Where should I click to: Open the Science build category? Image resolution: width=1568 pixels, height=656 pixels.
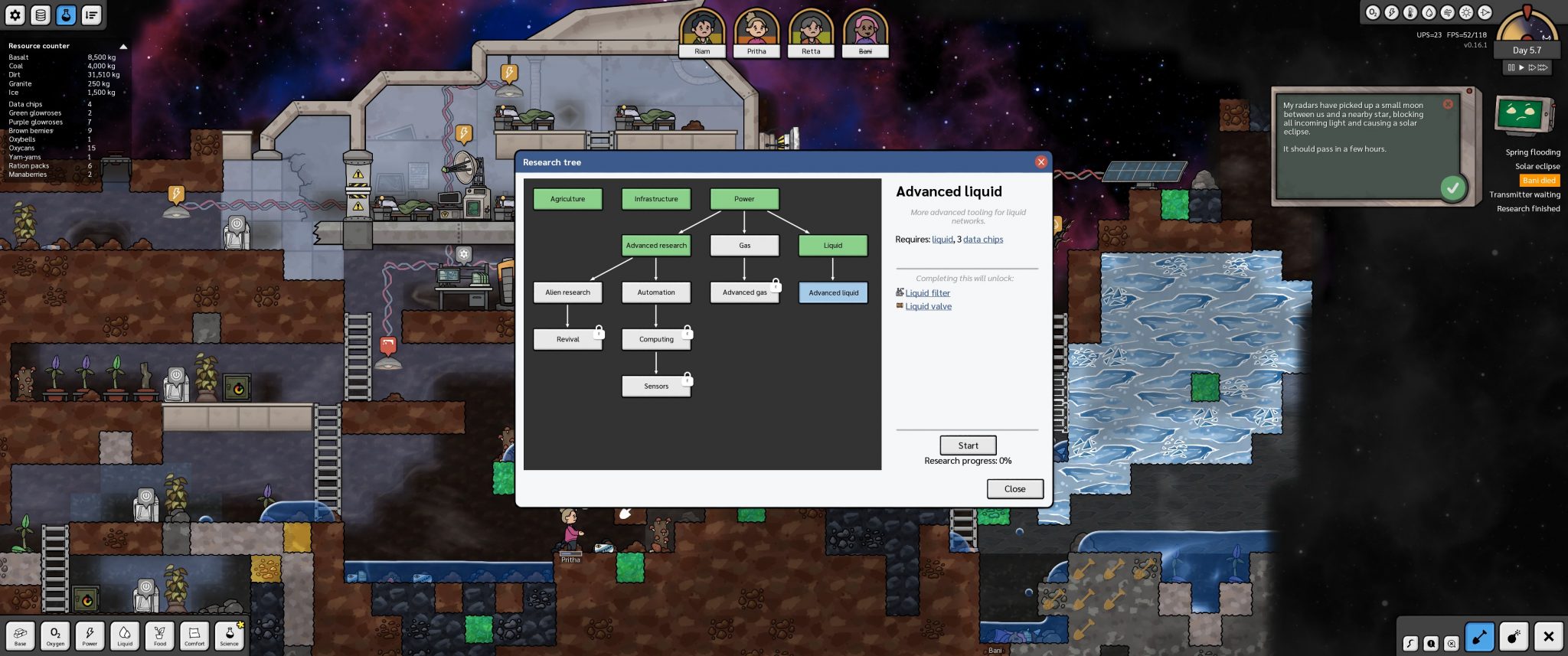[x=229, y=635]
